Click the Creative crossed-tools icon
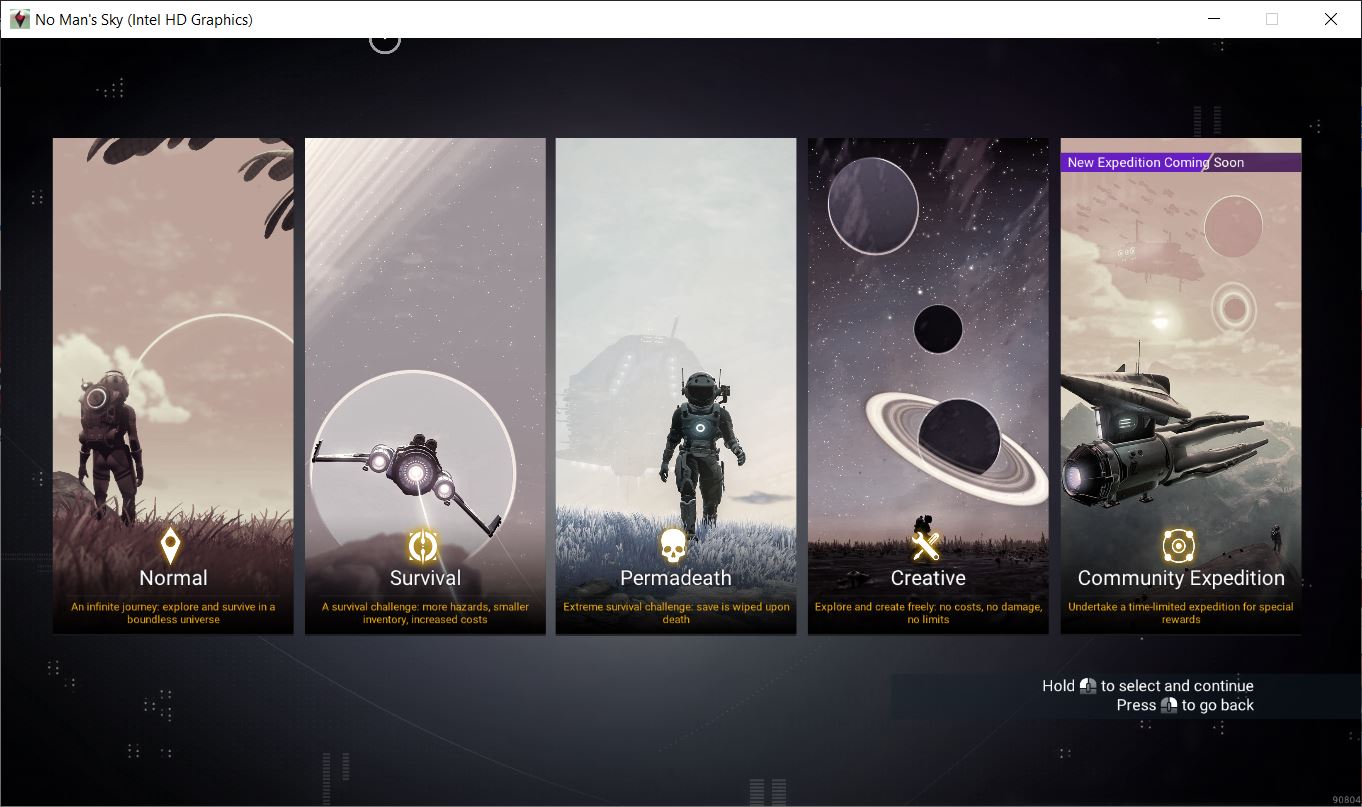 coord(927,544)
